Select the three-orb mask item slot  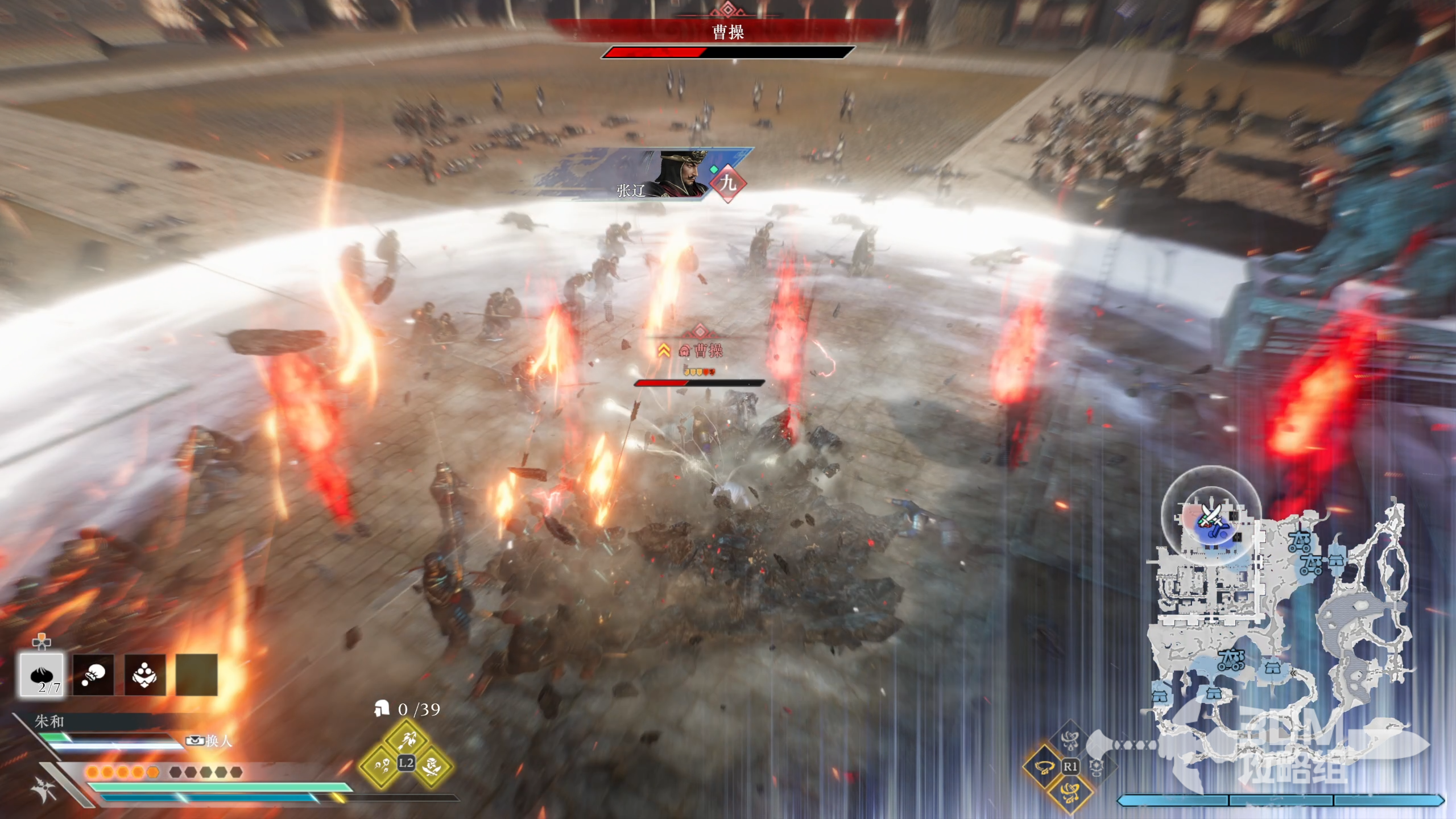click(145, 675)
